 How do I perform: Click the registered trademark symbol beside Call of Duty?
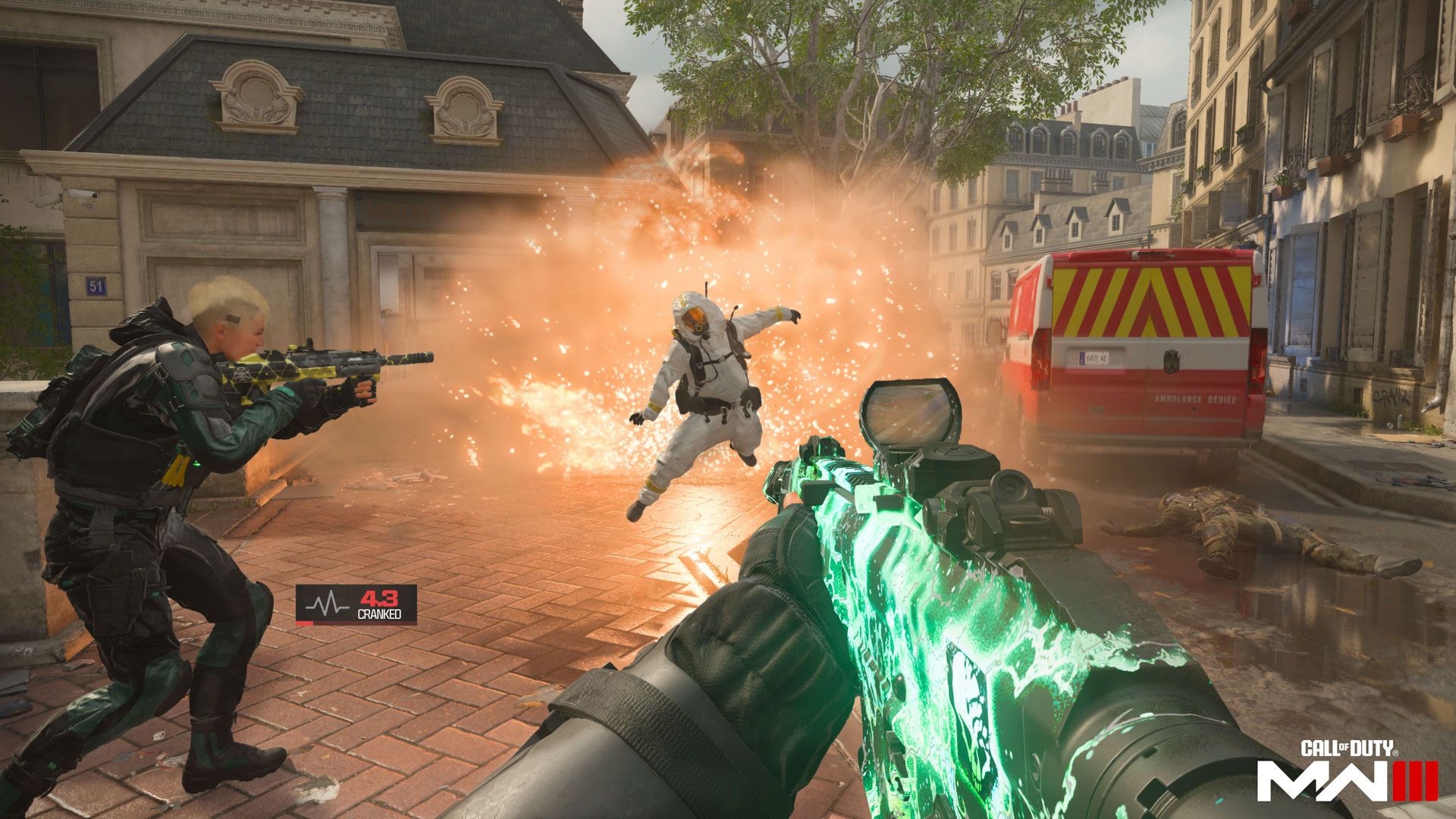pos(1395,753)
